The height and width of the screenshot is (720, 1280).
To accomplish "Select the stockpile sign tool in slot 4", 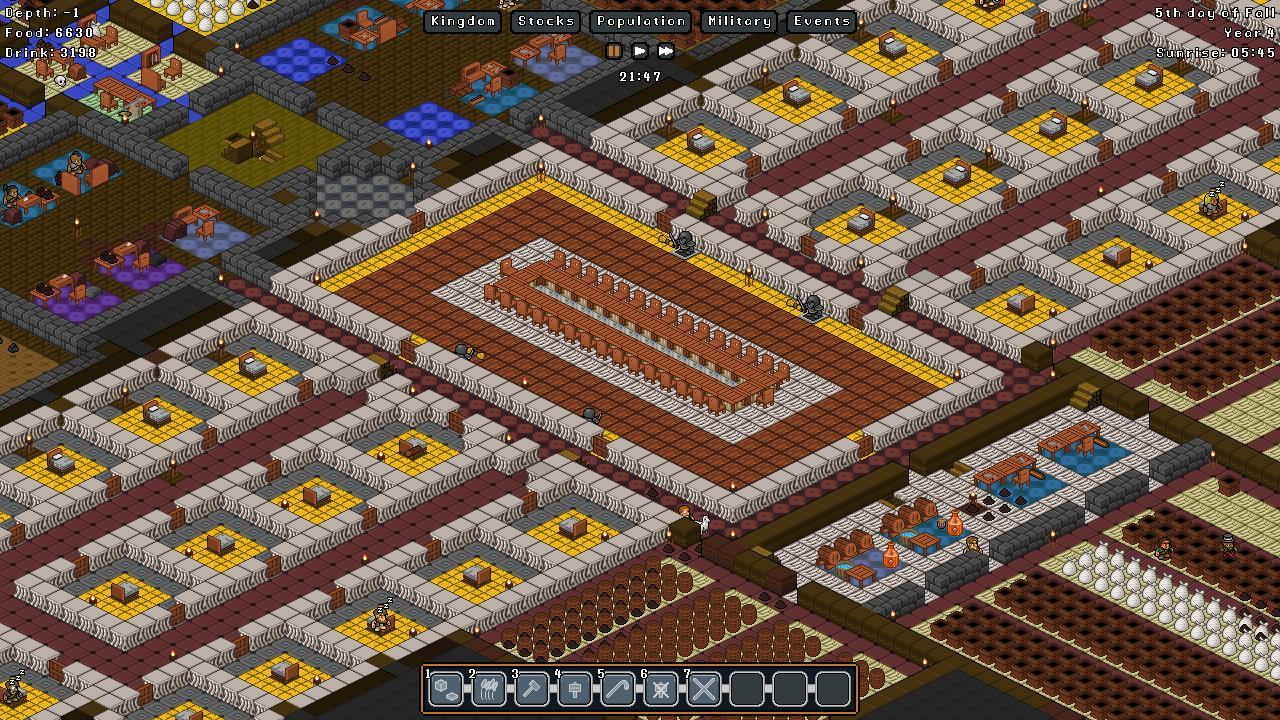I will coord(574,689).
